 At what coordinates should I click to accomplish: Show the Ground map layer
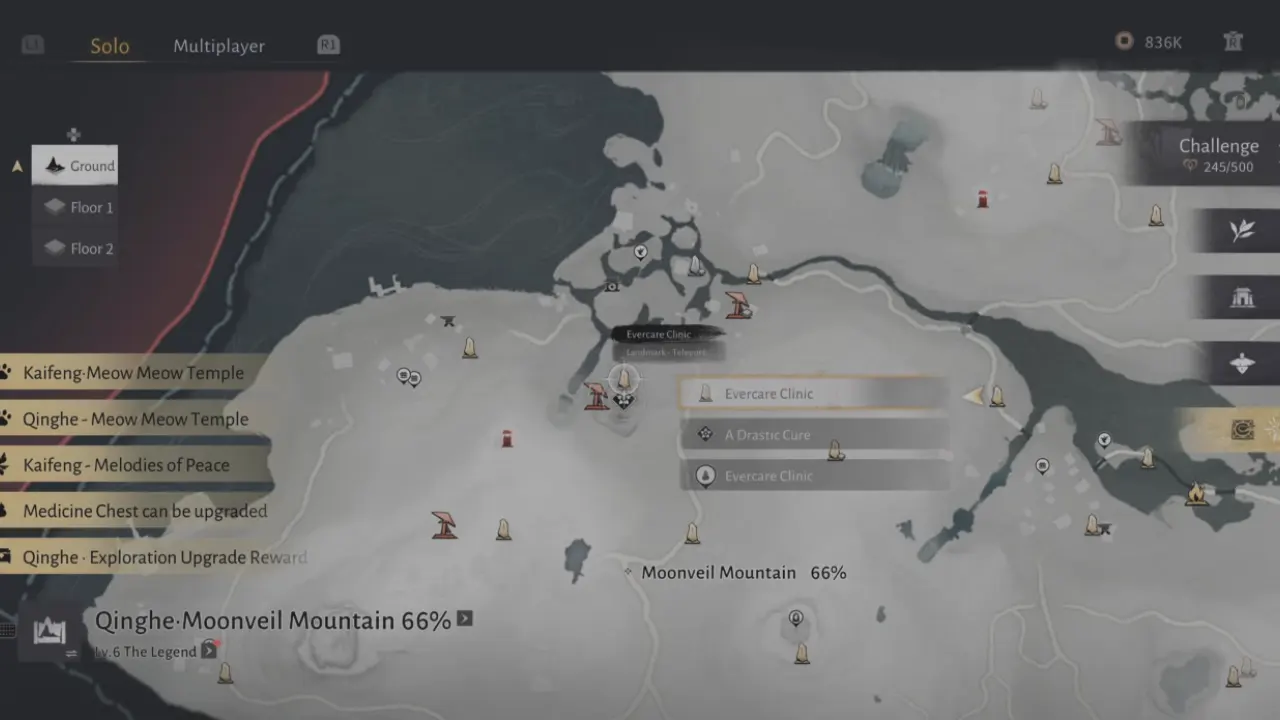point(76,166)
